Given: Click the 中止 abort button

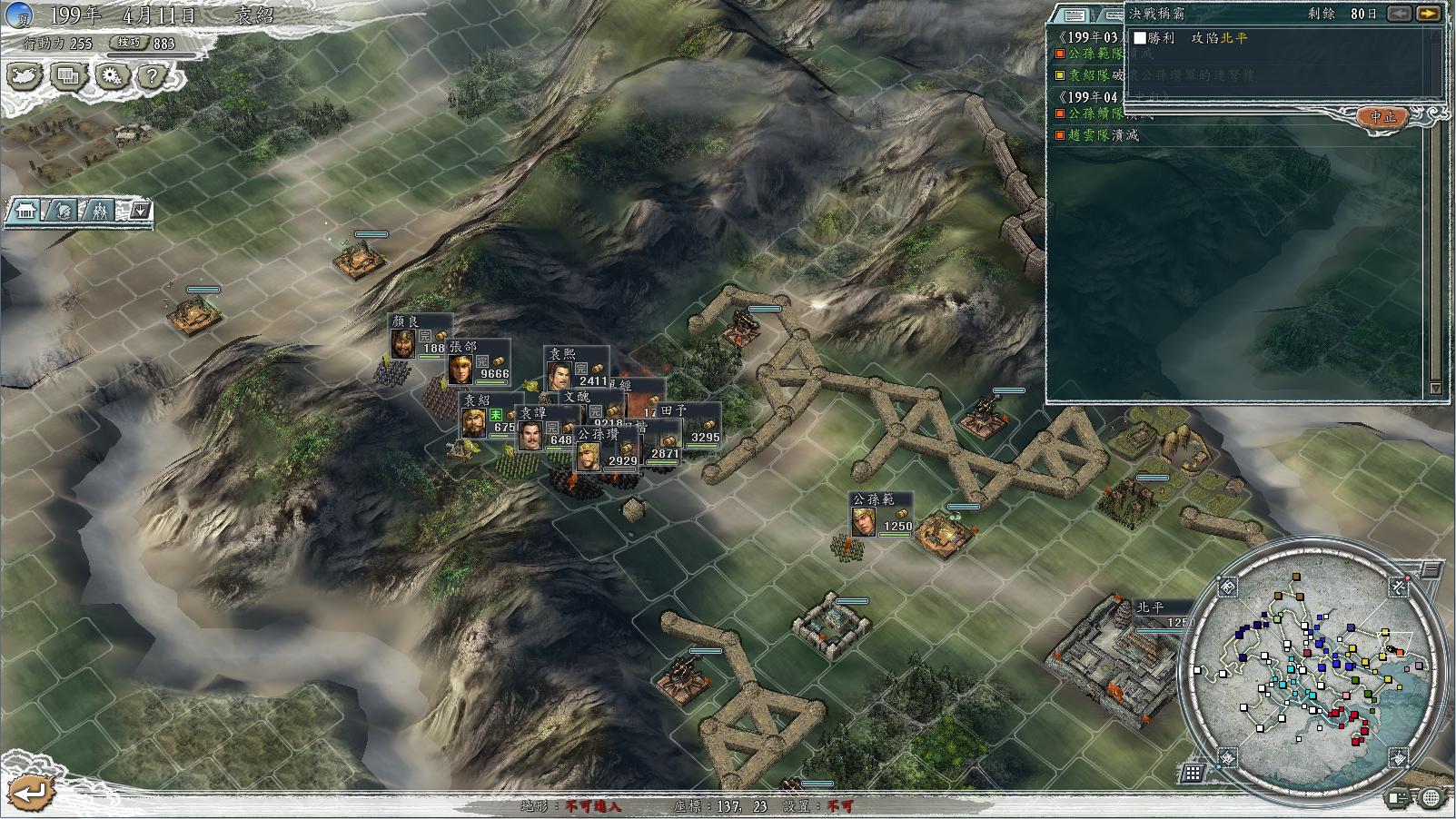Looking at the screenshot, I should [1382, 117].
